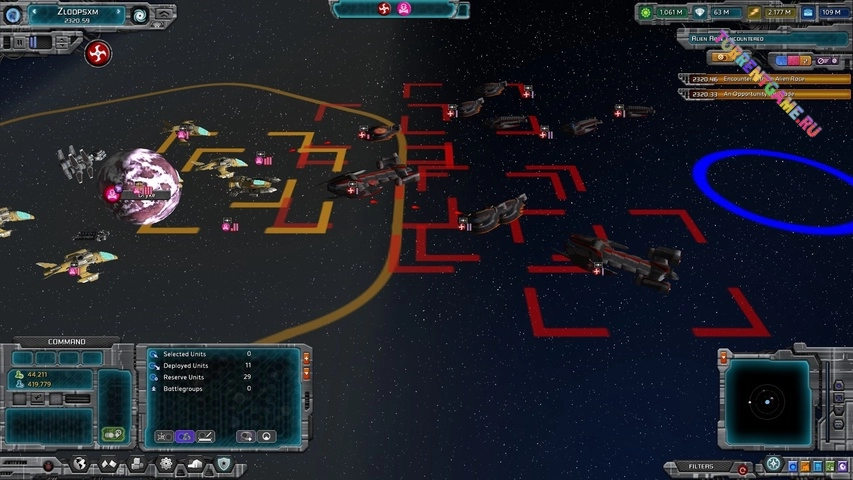The height and width of the screenshot is (480, 853).
Task: Reset filters with the red circular arrow
Action: pos(742,468)
